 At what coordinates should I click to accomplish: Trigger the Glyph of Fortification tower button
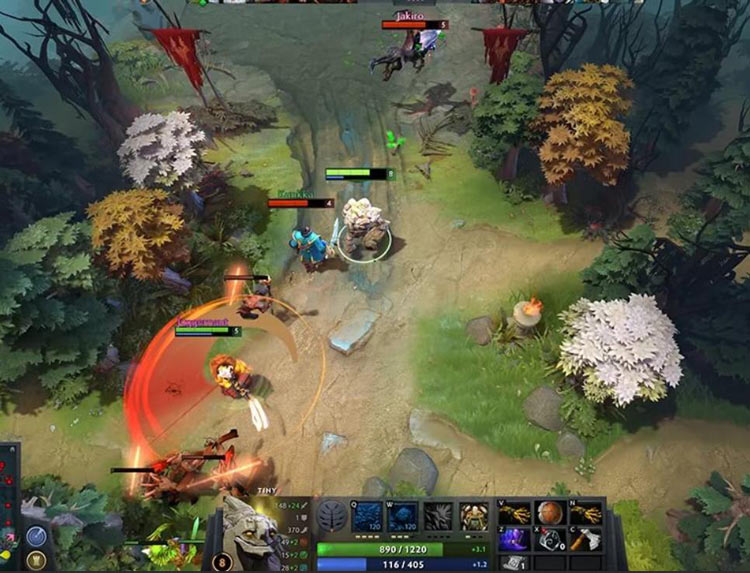click(x=37, y=562)
